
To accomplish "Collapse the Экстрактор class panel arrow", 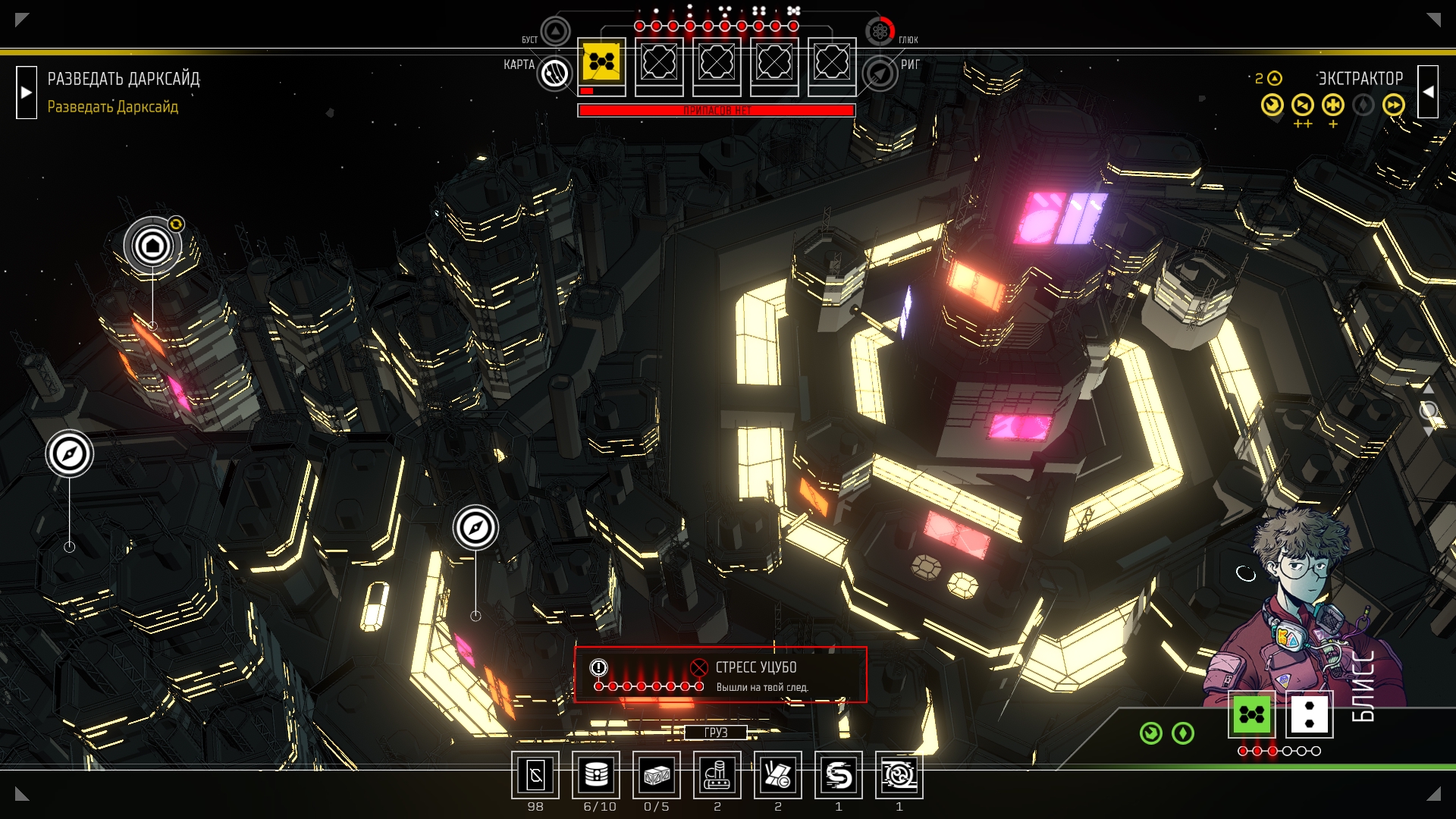I will 1428,93.
